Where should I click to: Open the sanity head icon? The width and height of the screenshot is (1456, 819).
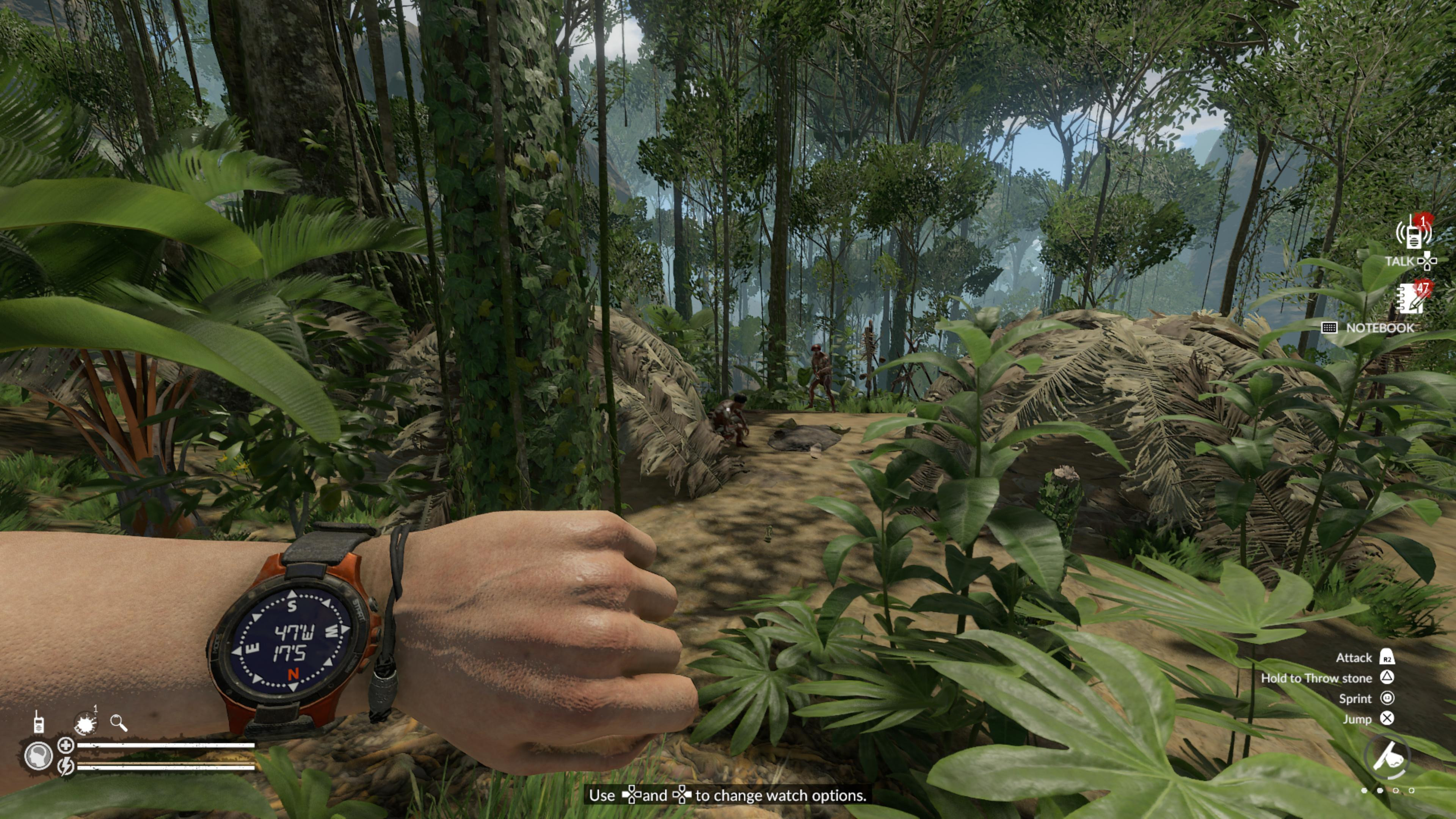38,756
